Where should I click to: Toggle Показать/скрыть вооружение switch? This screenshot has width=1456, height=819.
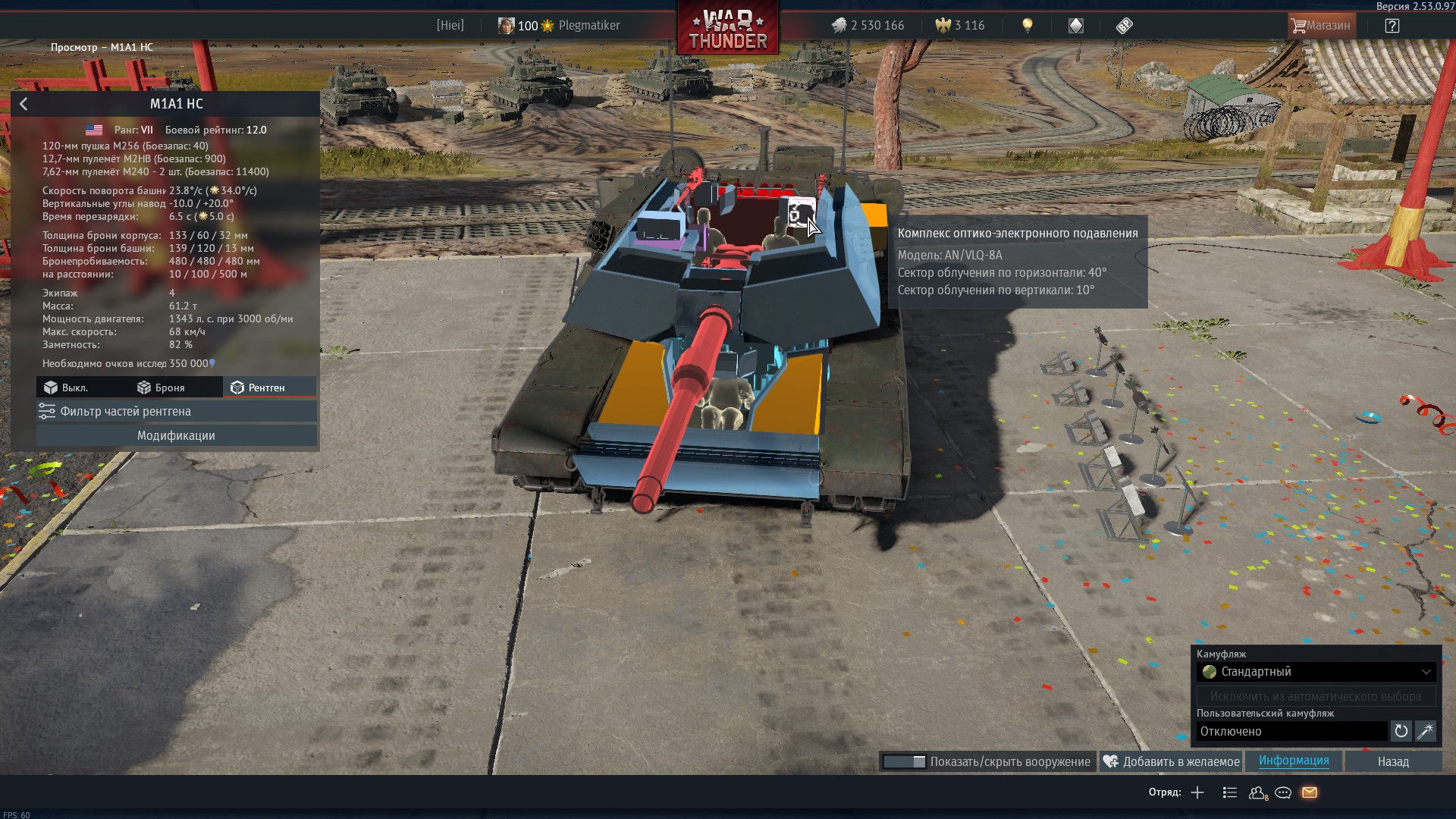pos(905,761)
